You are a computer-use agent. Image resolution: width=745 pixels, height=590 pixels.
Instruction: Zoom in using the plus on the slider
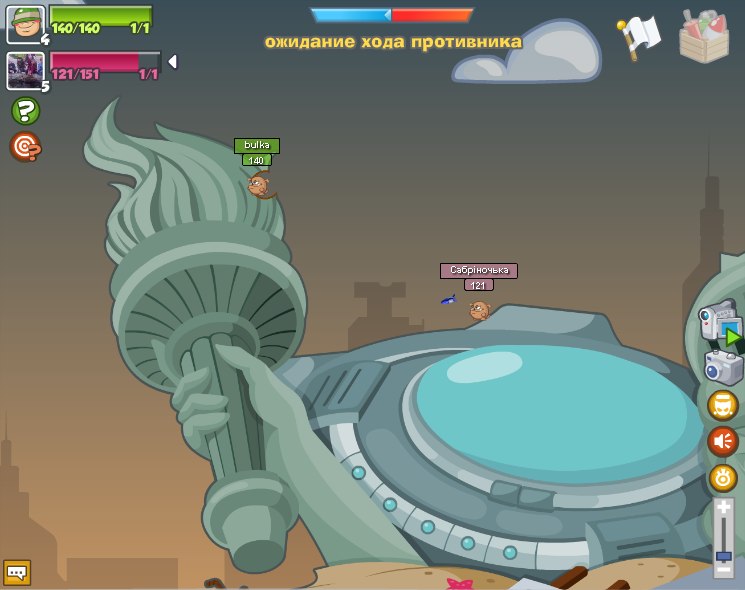coord(723,508)
